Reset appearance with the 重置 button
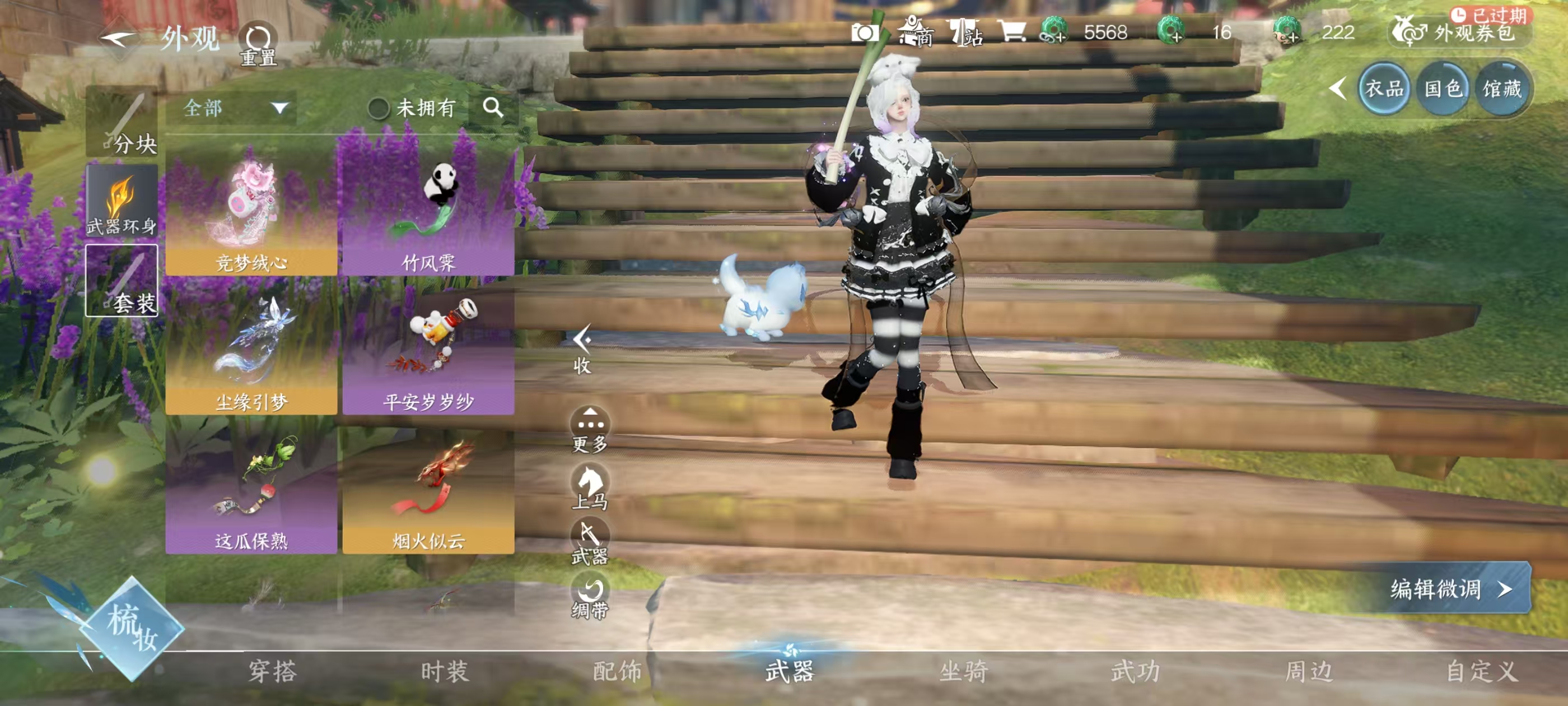Image resolution: width=1568 pixels, height=706 pixels. click(x=258, y=43)
